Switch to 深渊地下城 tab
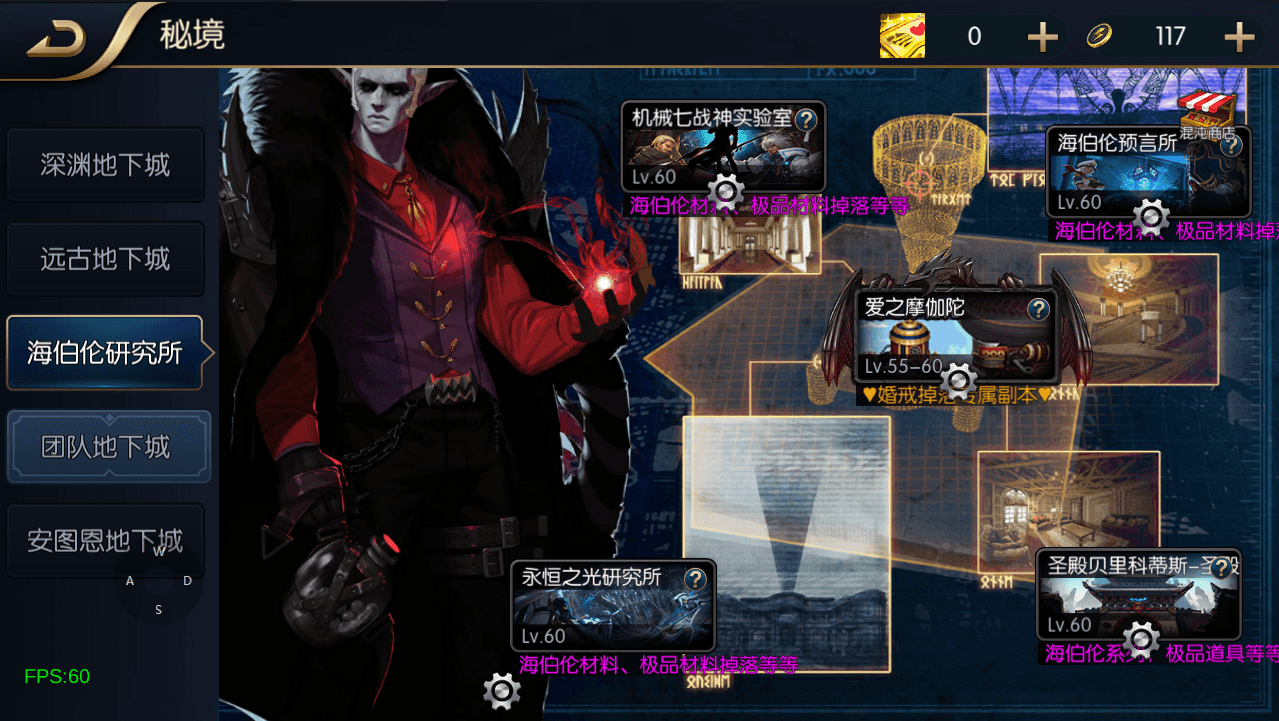 105,165
